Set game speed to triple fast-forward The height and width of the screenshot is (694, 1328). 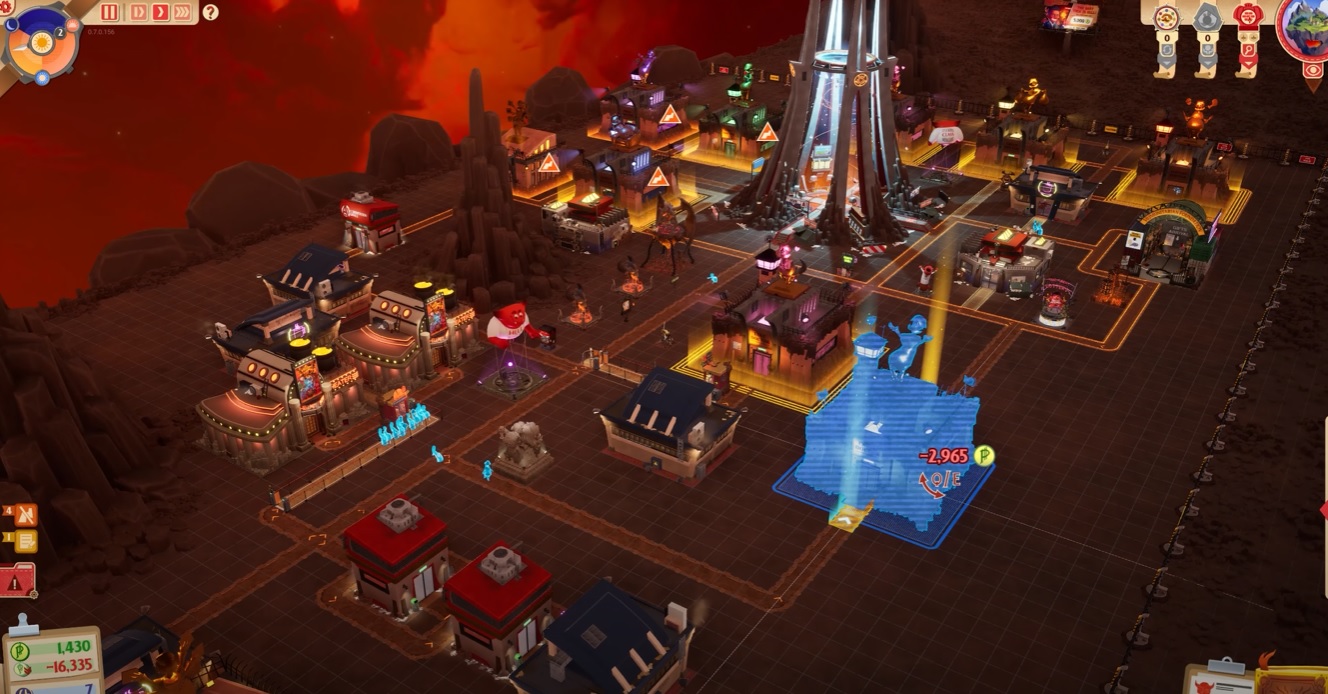(x=182, y=12)
